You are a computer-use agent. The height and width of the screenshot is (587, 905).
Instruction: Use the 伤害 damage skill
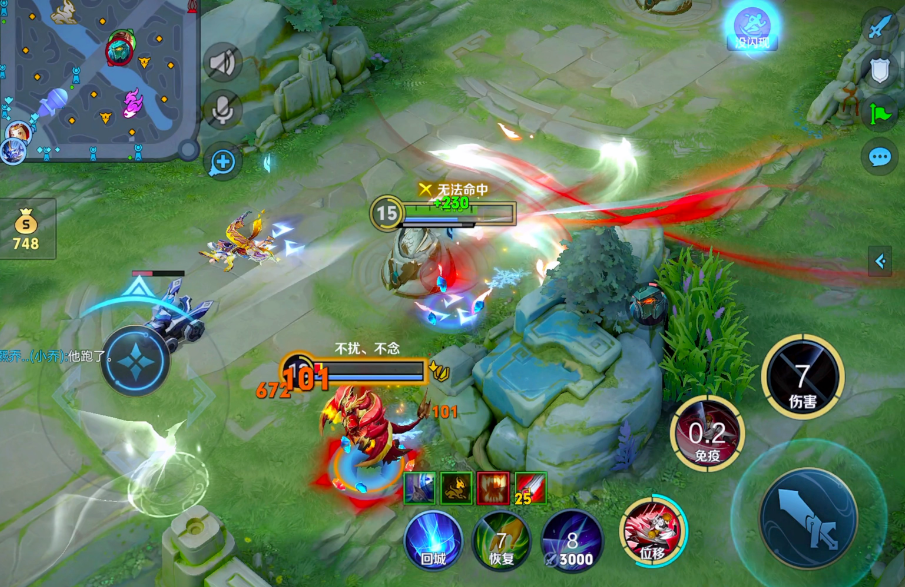pyautogui.click(x=802, y=376)
